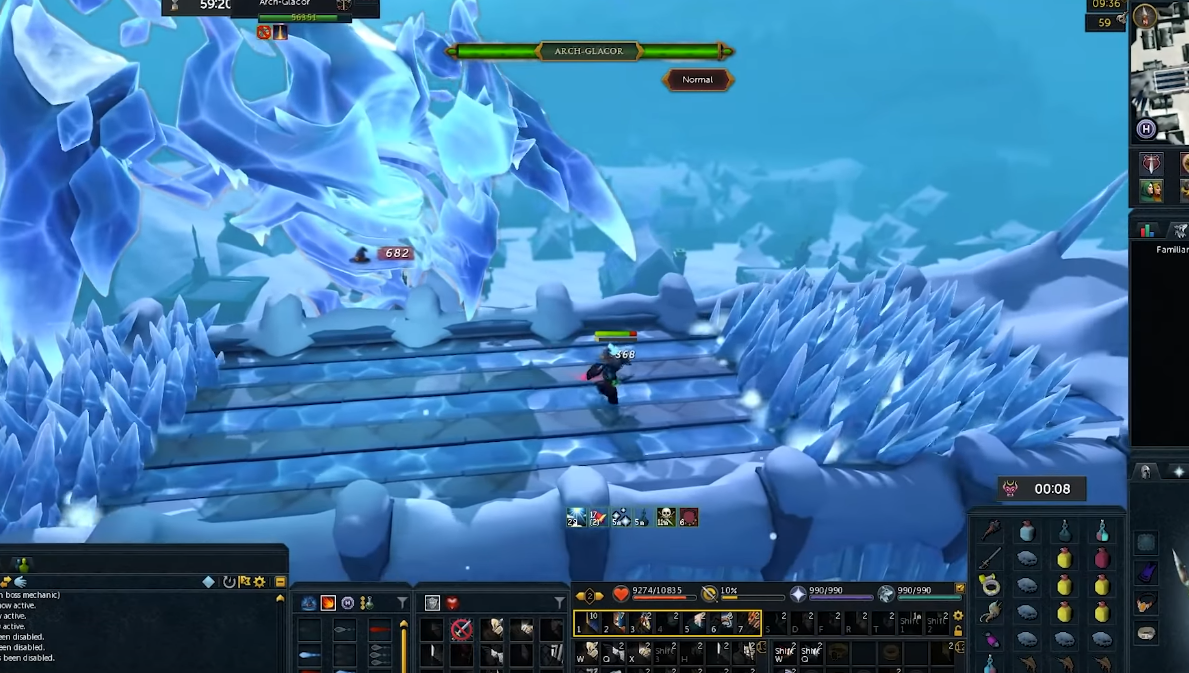The image size is (1189, 673).
Task: Select the red potion in backpack
Action: coord(1102,558)
